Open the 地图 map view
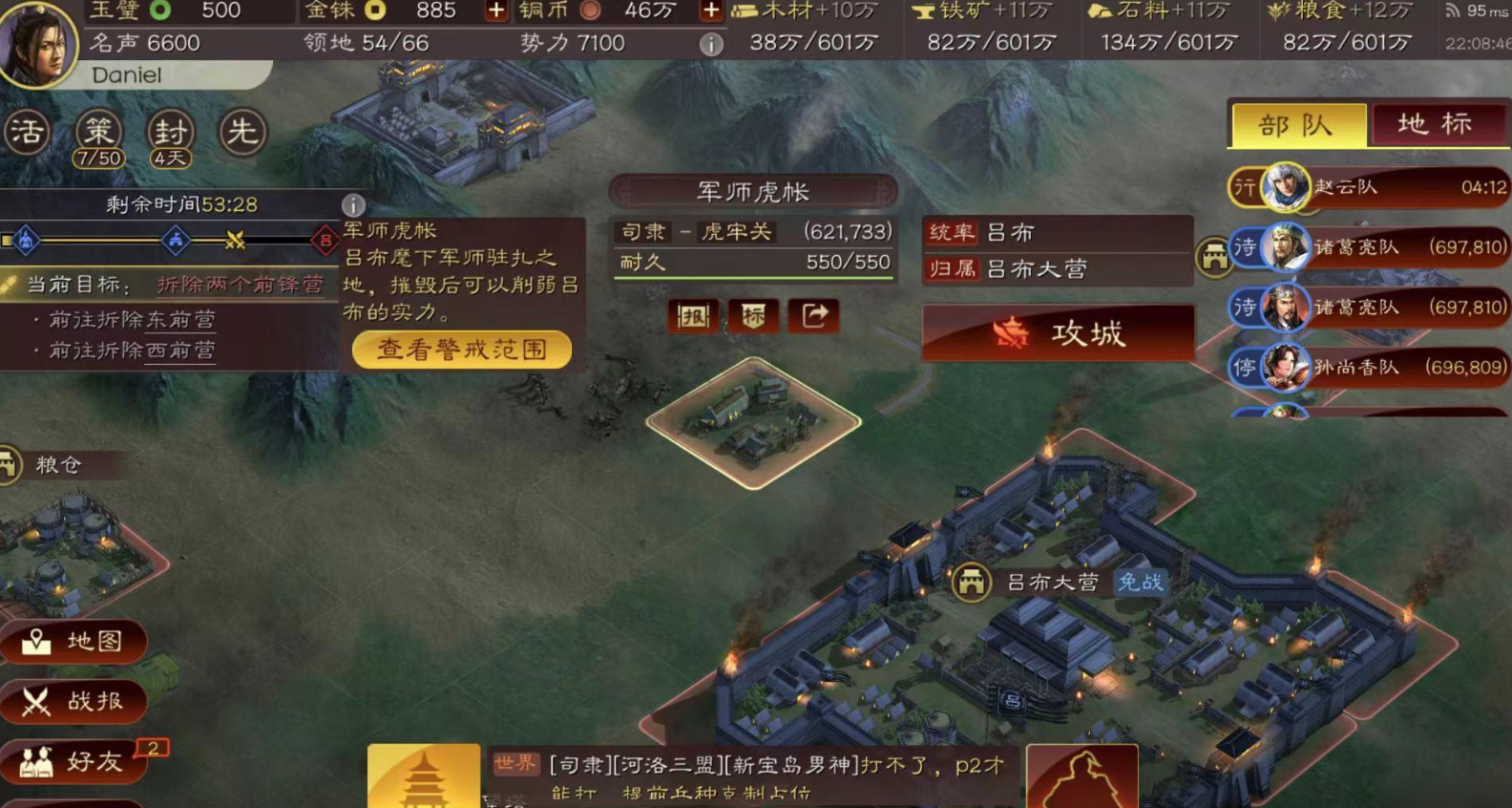 coord(74,643)
